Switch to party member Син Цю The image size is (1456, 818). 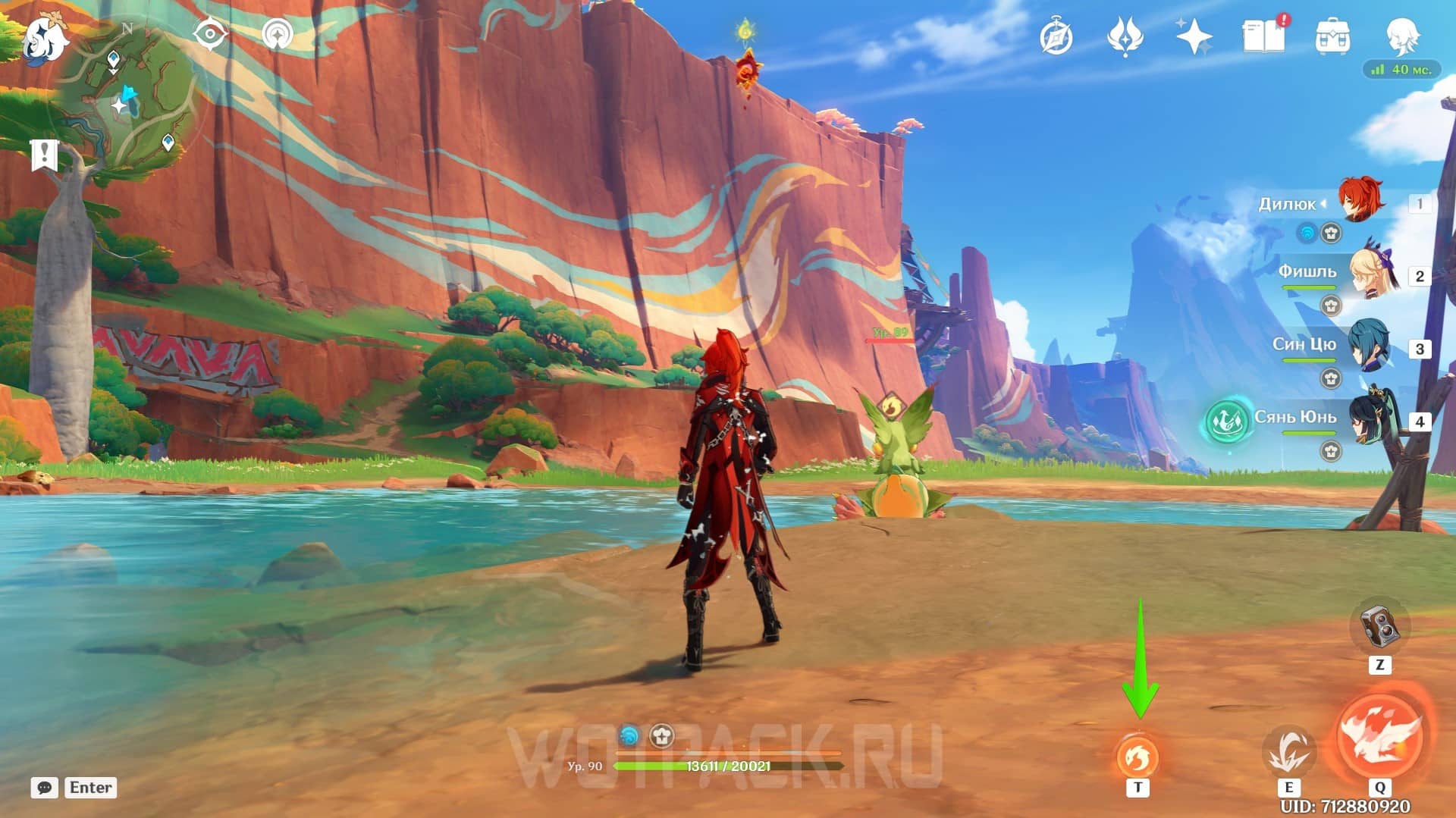(x=1370, y=346)
